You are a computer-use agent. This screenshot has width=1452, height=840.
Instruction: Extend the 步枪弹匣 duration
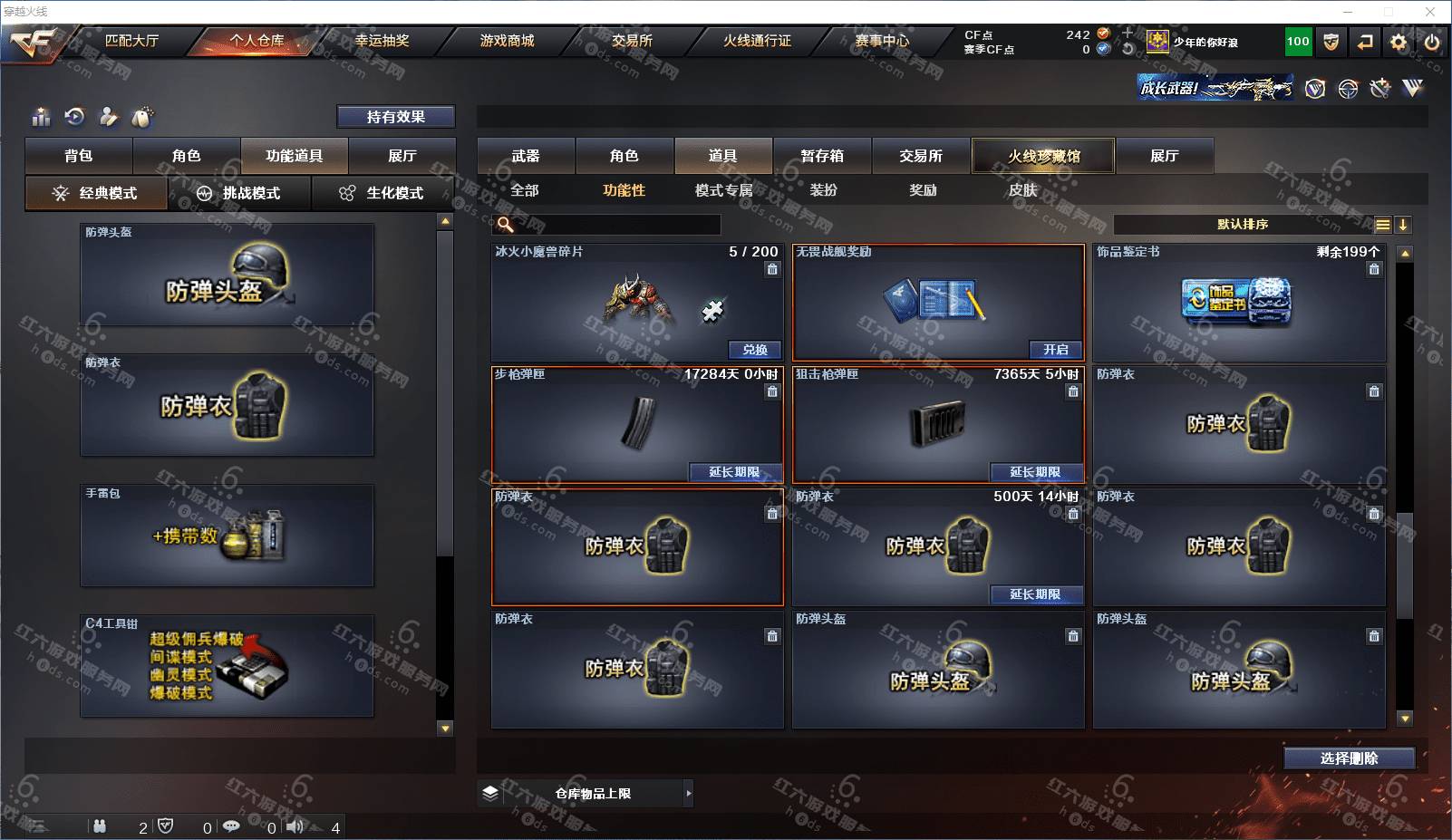click(734, 472)
